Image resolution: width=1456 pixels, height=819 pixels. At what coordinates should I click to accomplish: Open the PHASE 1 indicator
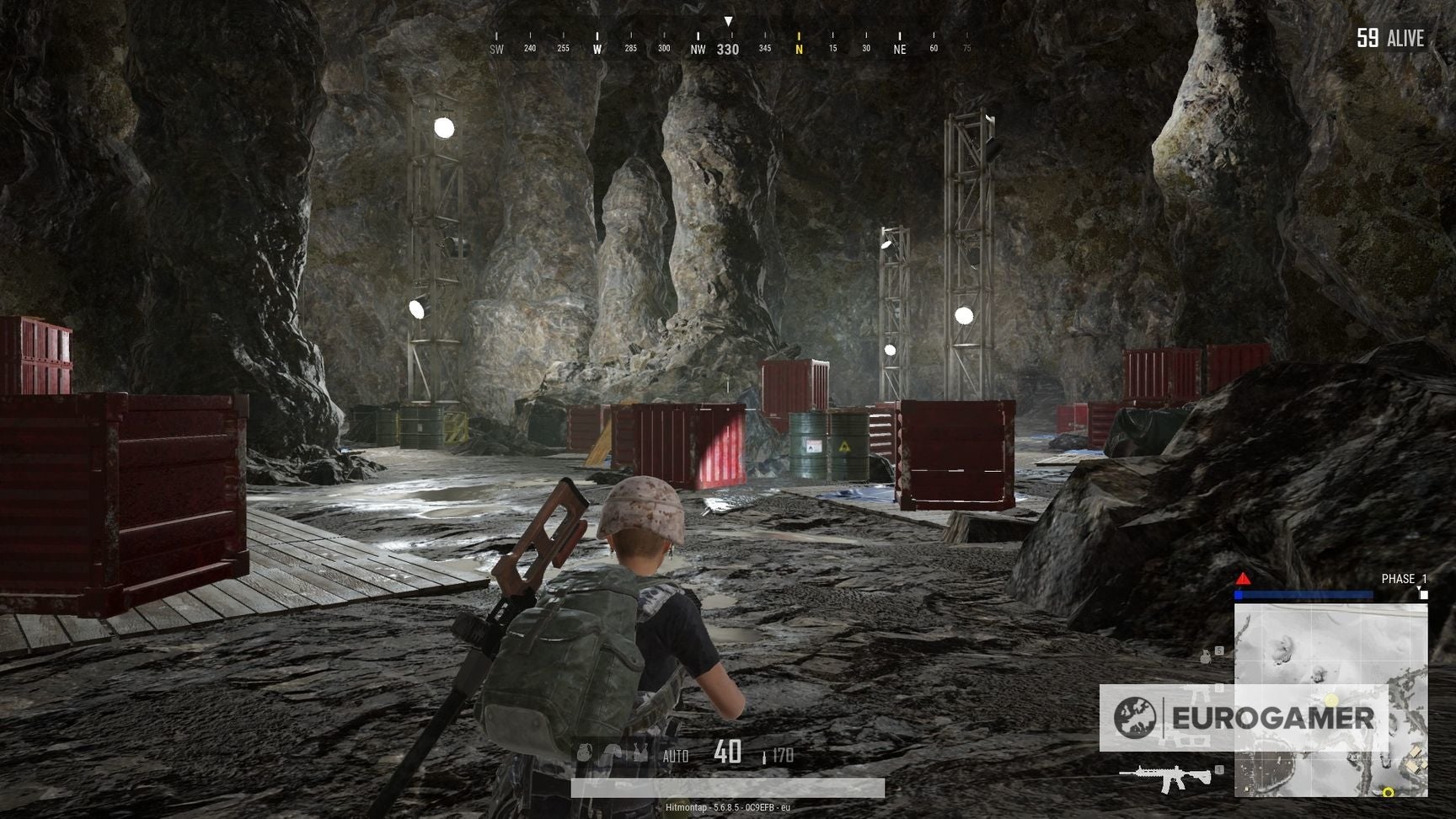[x=1404, y=578]
